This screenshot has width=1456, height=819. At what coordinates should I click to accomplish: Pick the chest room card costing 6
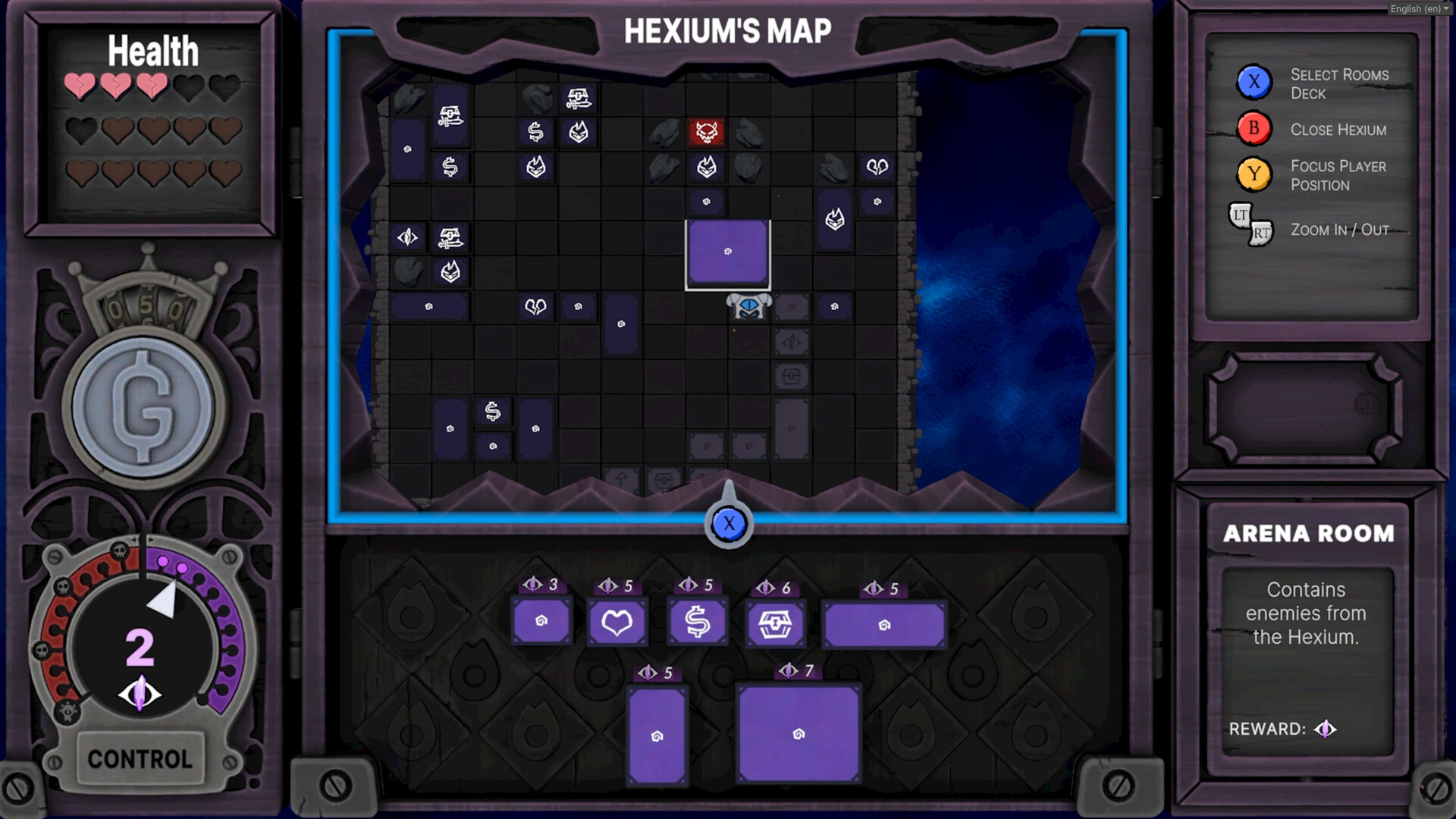[774, 622]
